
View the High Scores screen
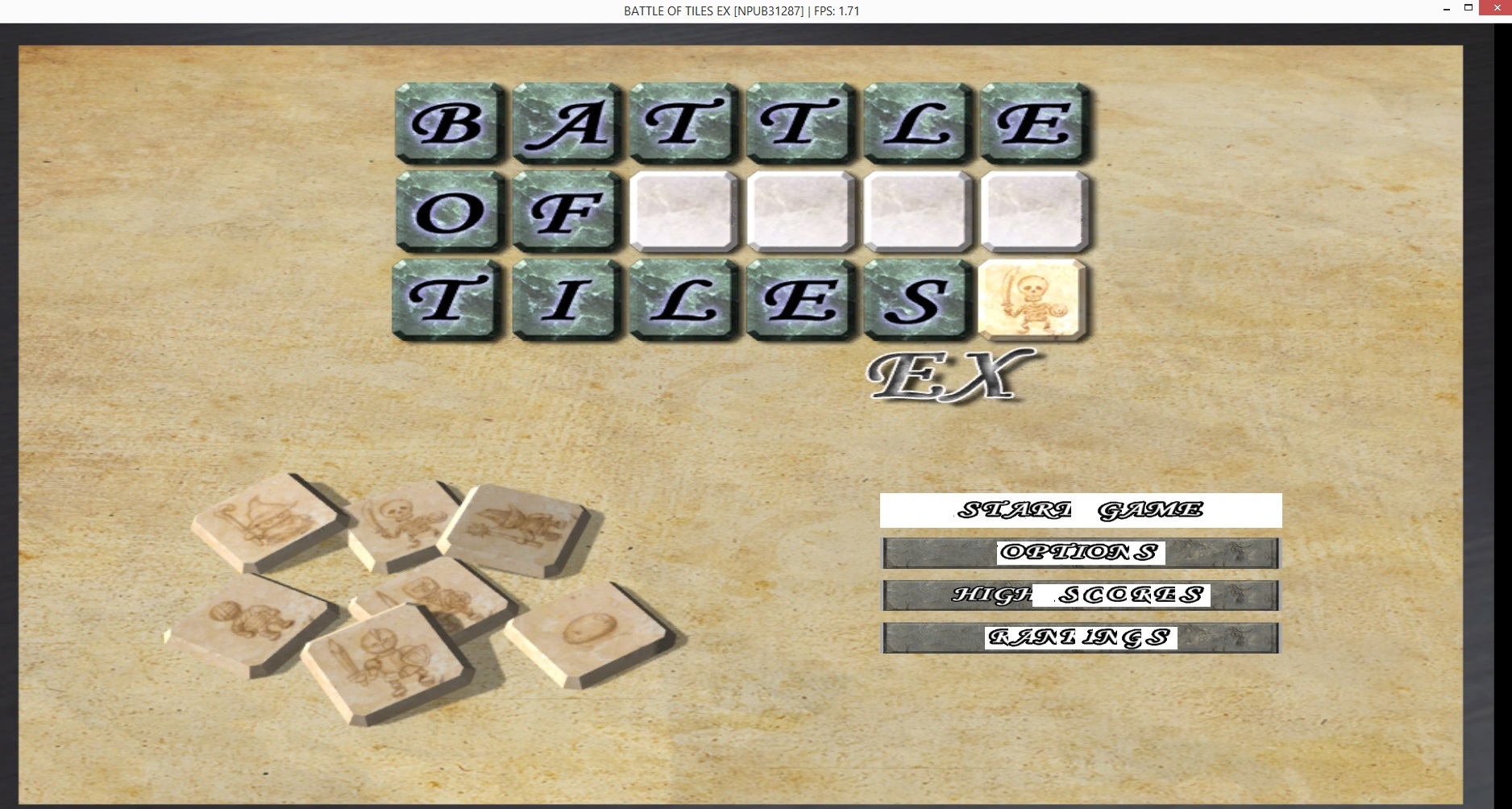pyautogui.click(x=1080, y=595)
